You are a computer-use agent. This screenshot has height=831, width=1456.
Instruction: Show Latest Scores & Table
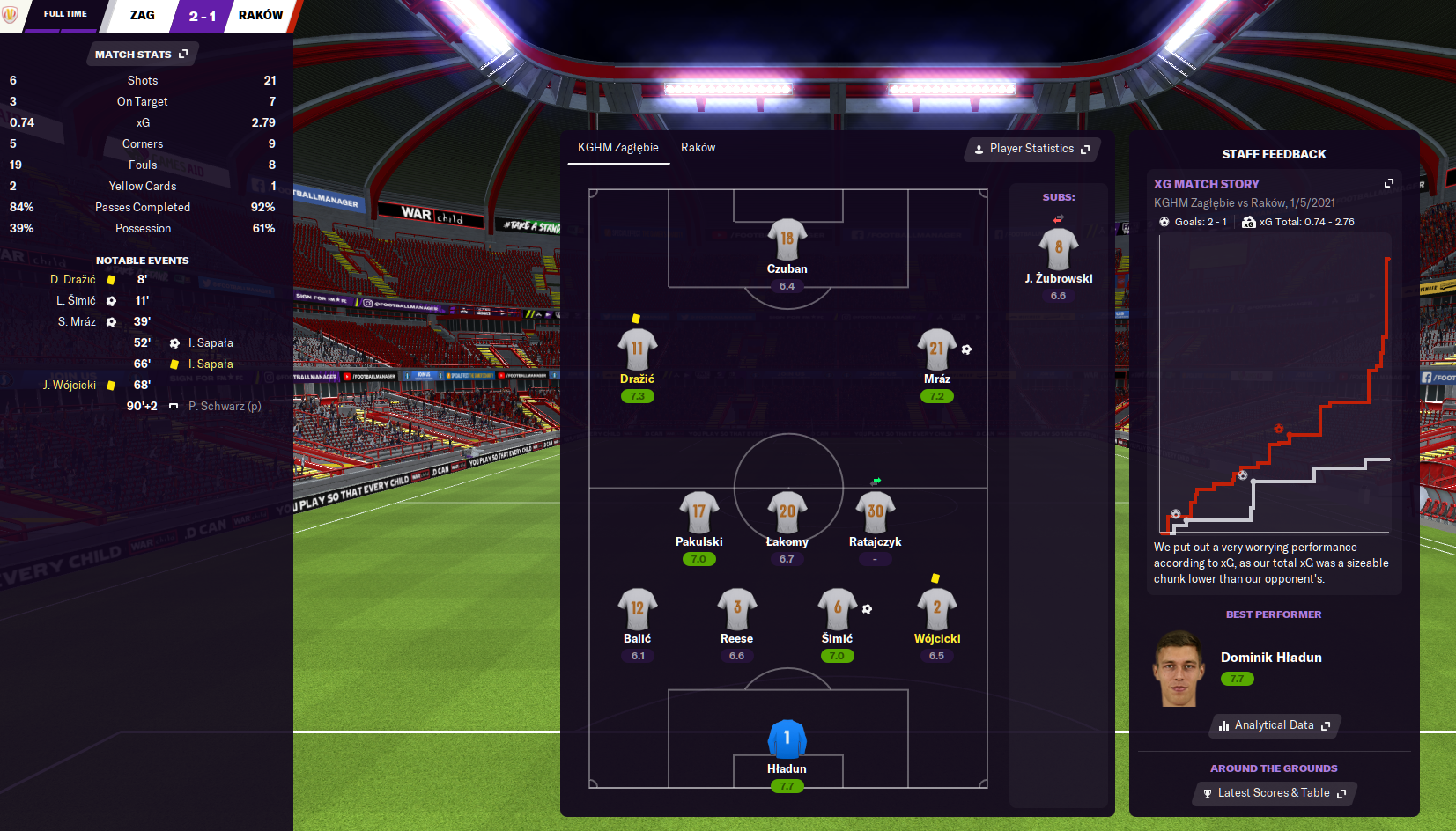coord(1275,793)
